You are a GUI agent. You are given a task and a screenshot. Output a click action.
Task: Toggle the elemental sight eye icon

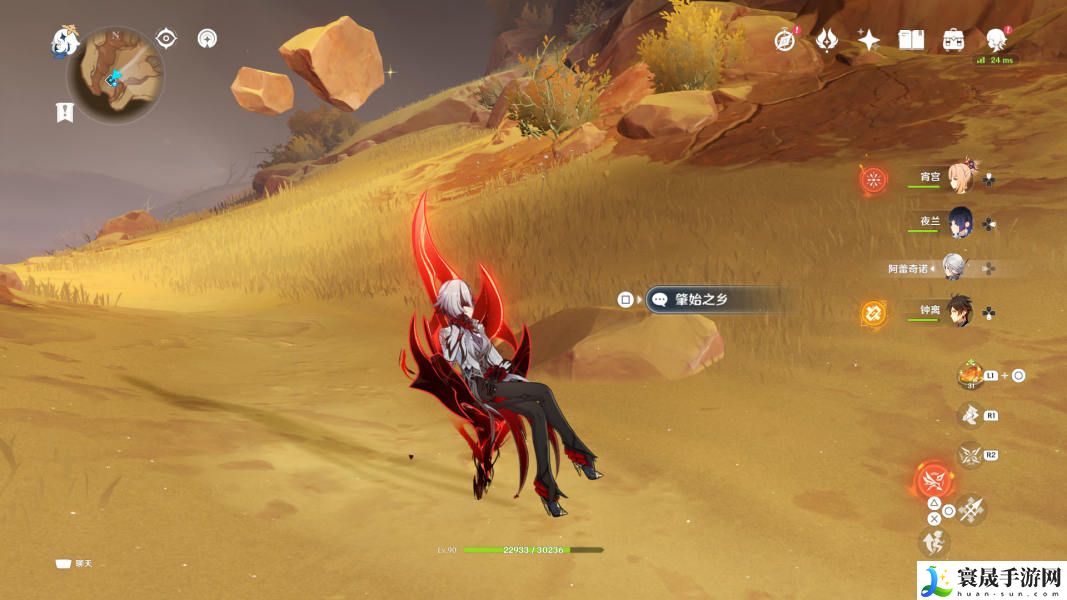coord(166,39)
